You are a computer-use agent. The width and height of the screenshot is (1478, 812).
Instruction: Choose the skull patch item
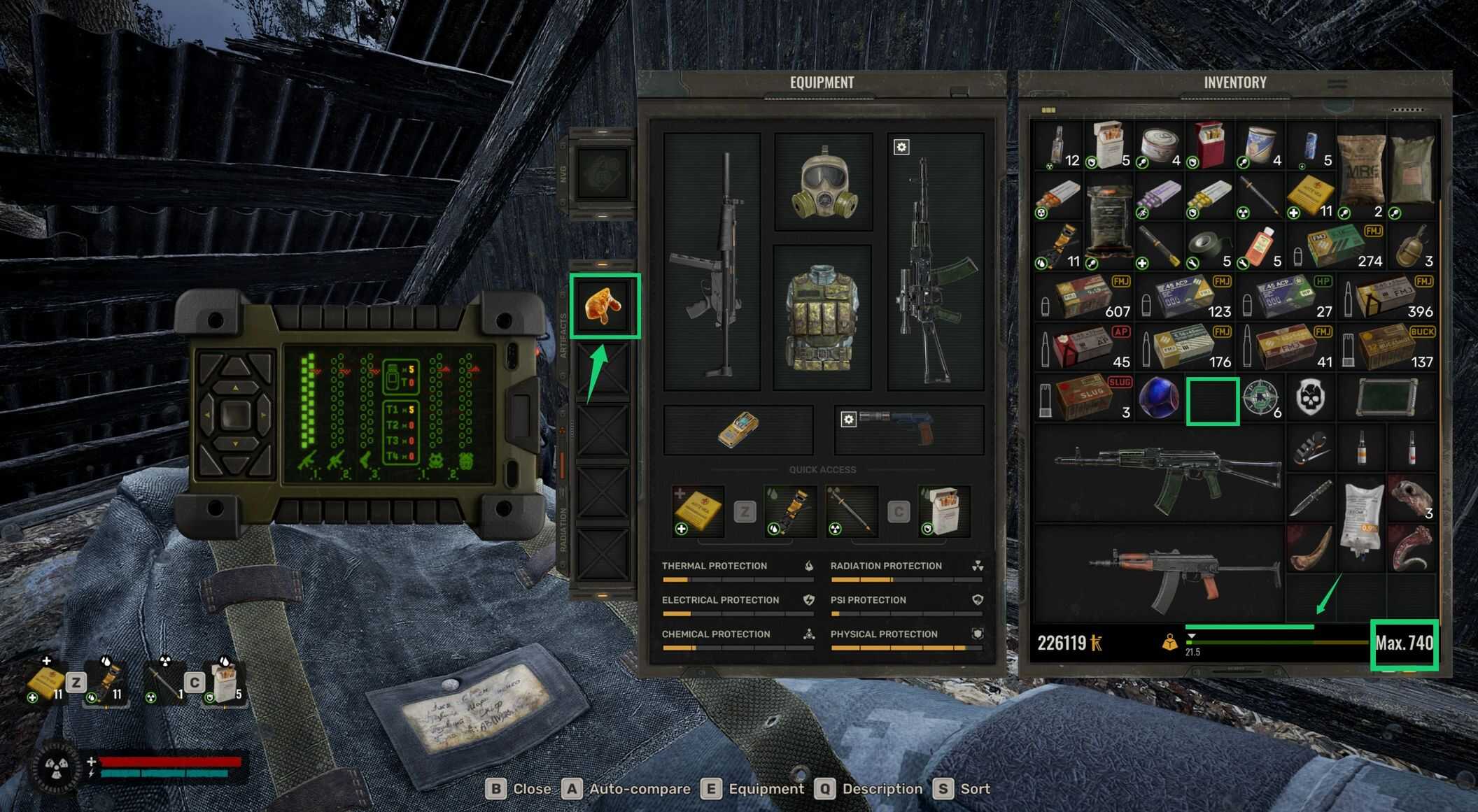1311,399
